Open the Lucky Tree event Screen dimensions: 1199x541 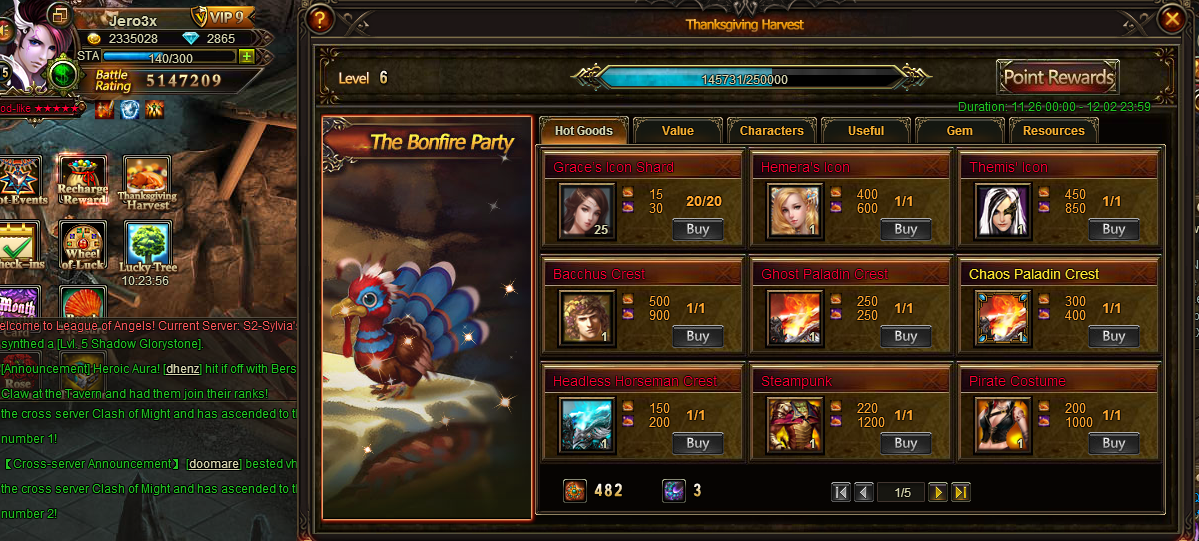point(147,246)
